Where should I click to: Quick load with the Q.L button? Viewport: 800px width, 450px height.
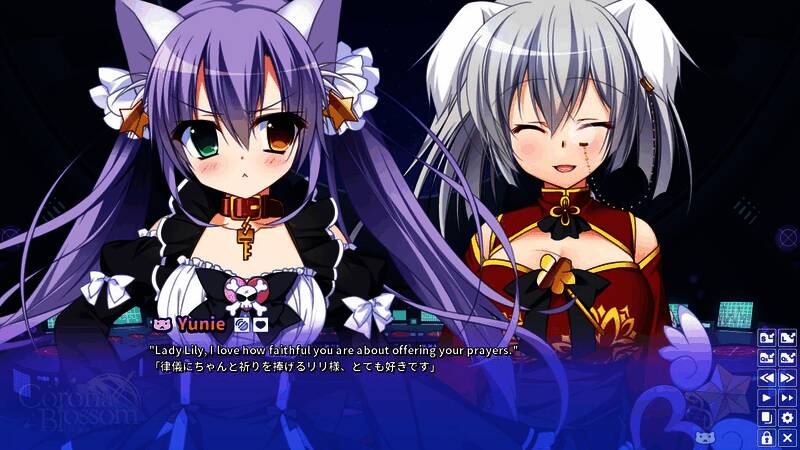[787, 357]
